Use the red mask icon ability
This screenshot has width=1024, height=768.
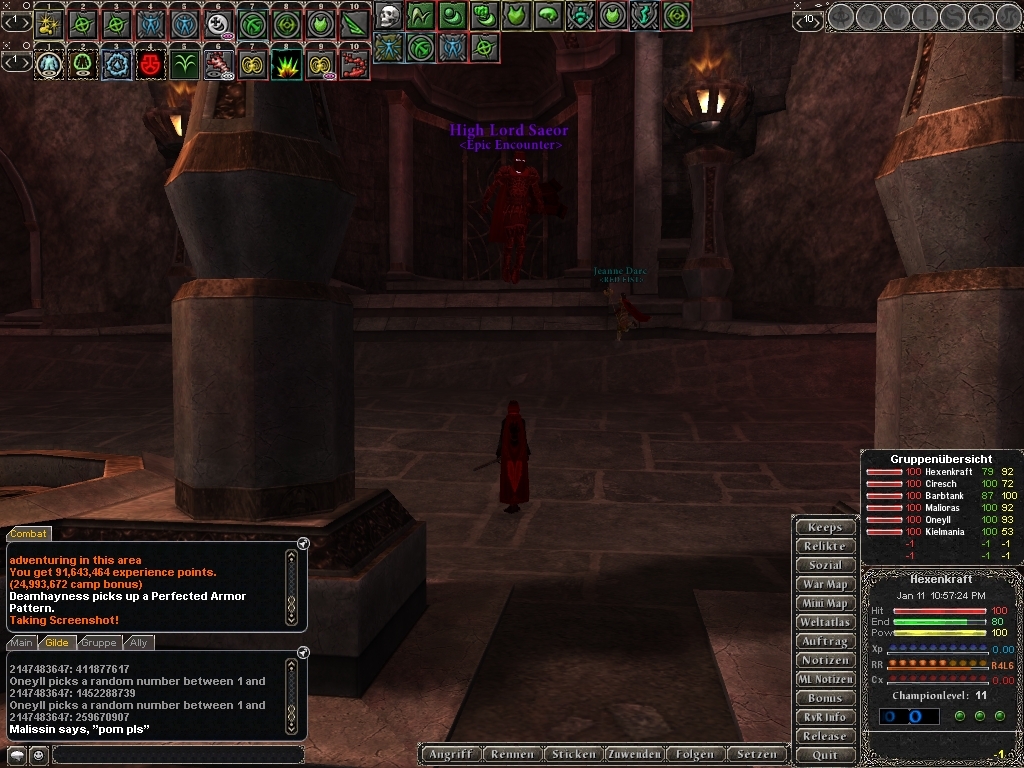point(152,64)
